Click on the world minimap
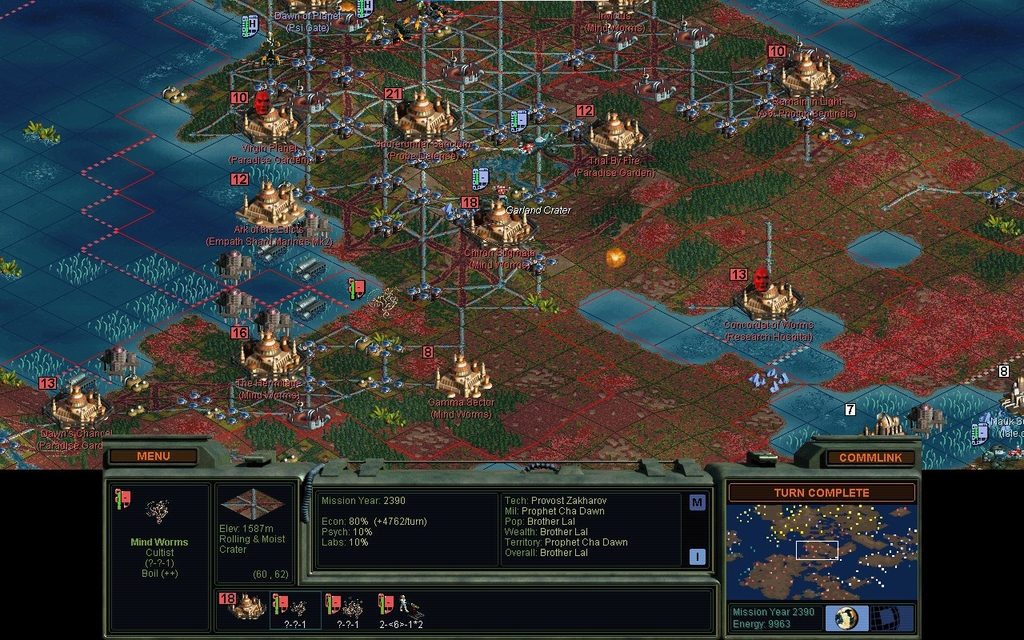Viewport: 1024px width, 640px height. point(821,551)
